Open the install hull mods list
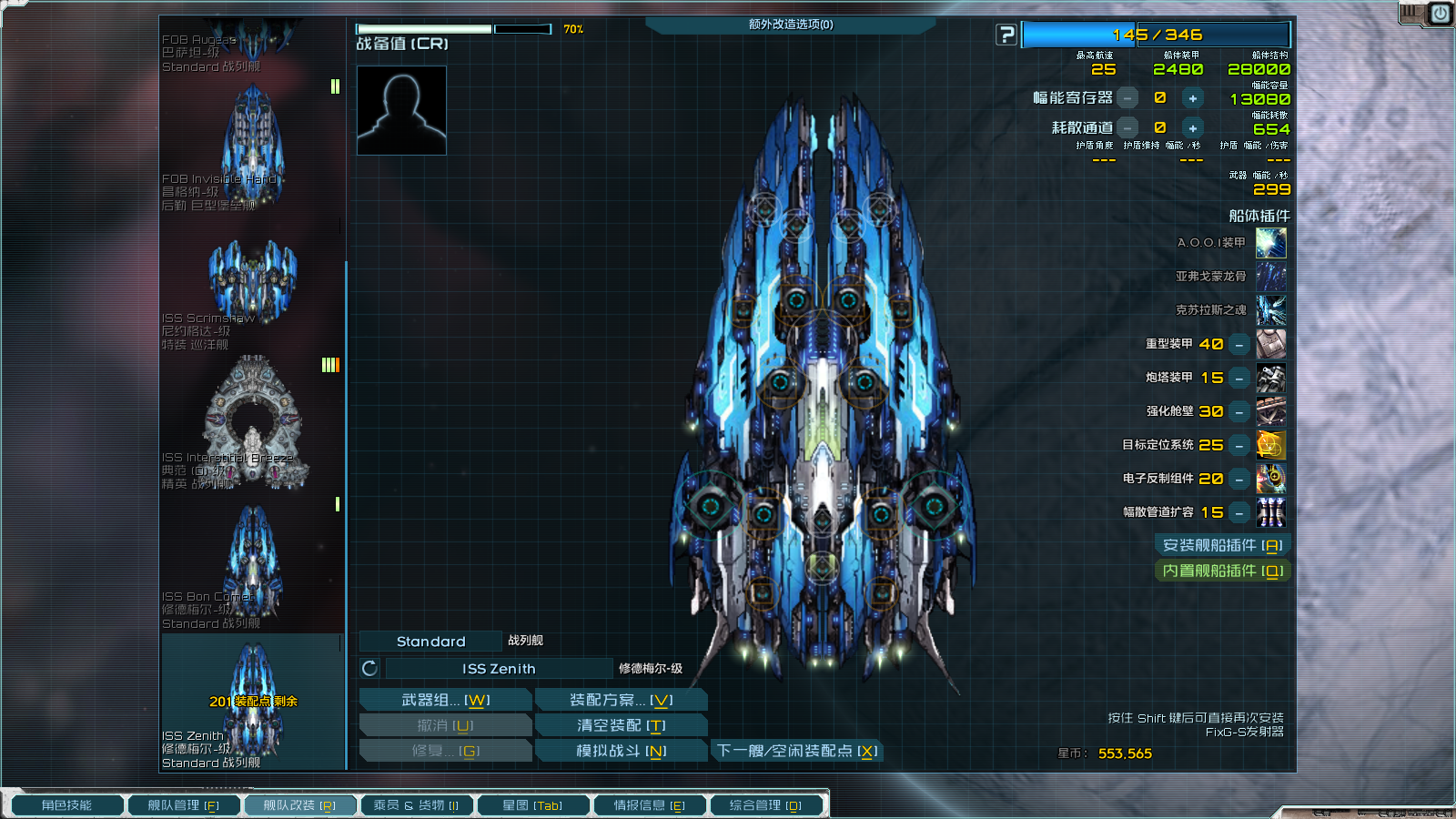 (x=1222, y=545)
